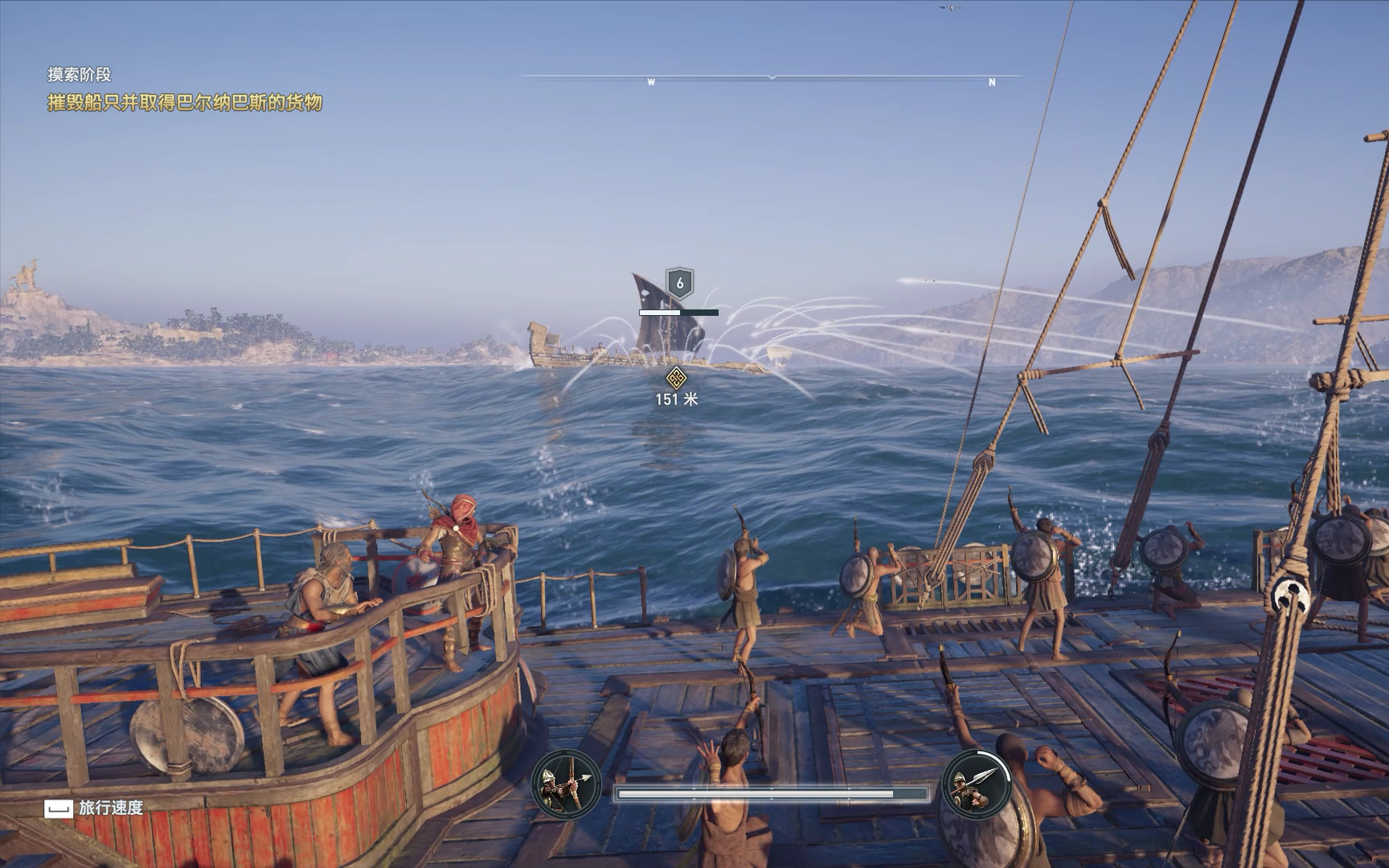Click the enemy ship level 6 shield badge

pos(680,283)
